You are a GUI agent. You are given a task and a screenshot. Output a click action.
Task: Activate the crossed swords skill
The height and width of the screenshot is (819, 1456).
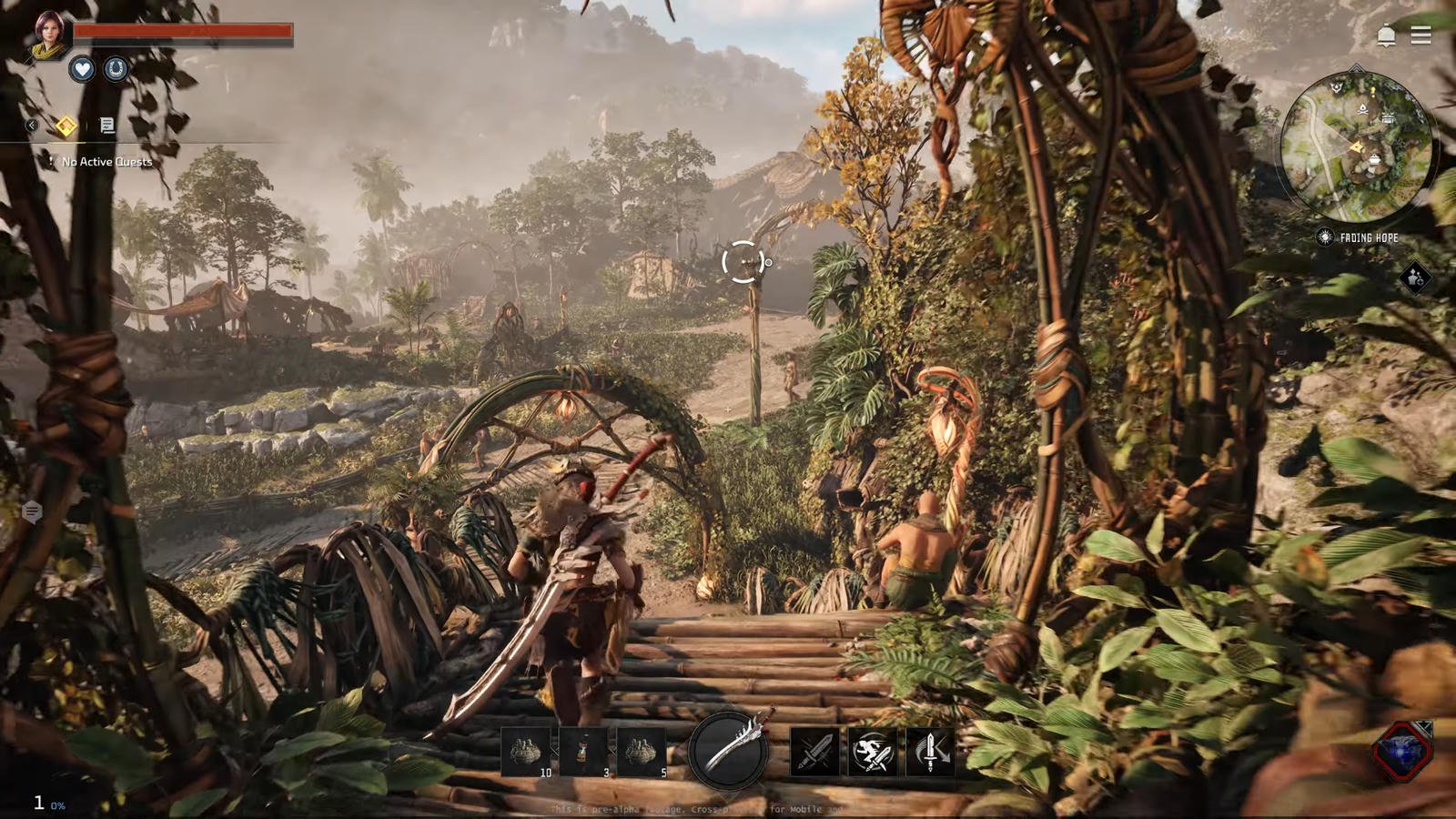pyautogui.click(x=814, y=752)
